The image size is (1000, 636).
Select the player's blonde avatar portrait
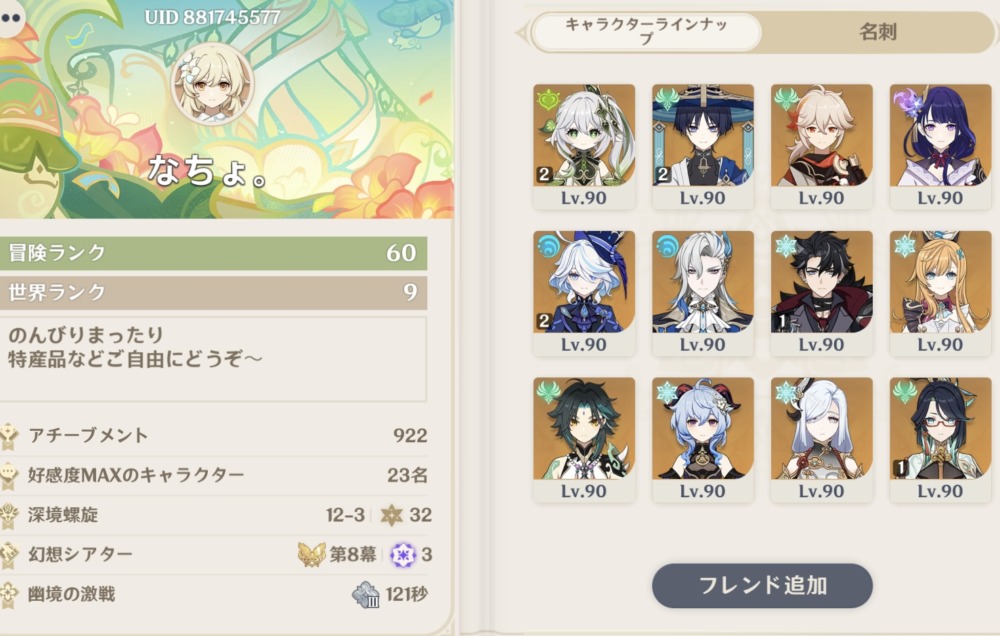pos(213,83)
